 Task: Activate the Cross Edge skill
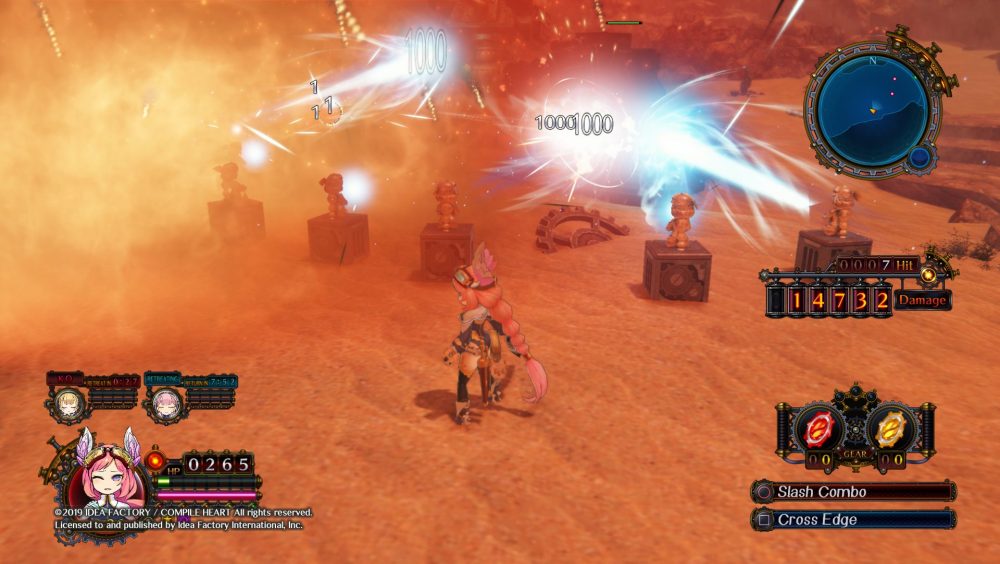point(855,520)
